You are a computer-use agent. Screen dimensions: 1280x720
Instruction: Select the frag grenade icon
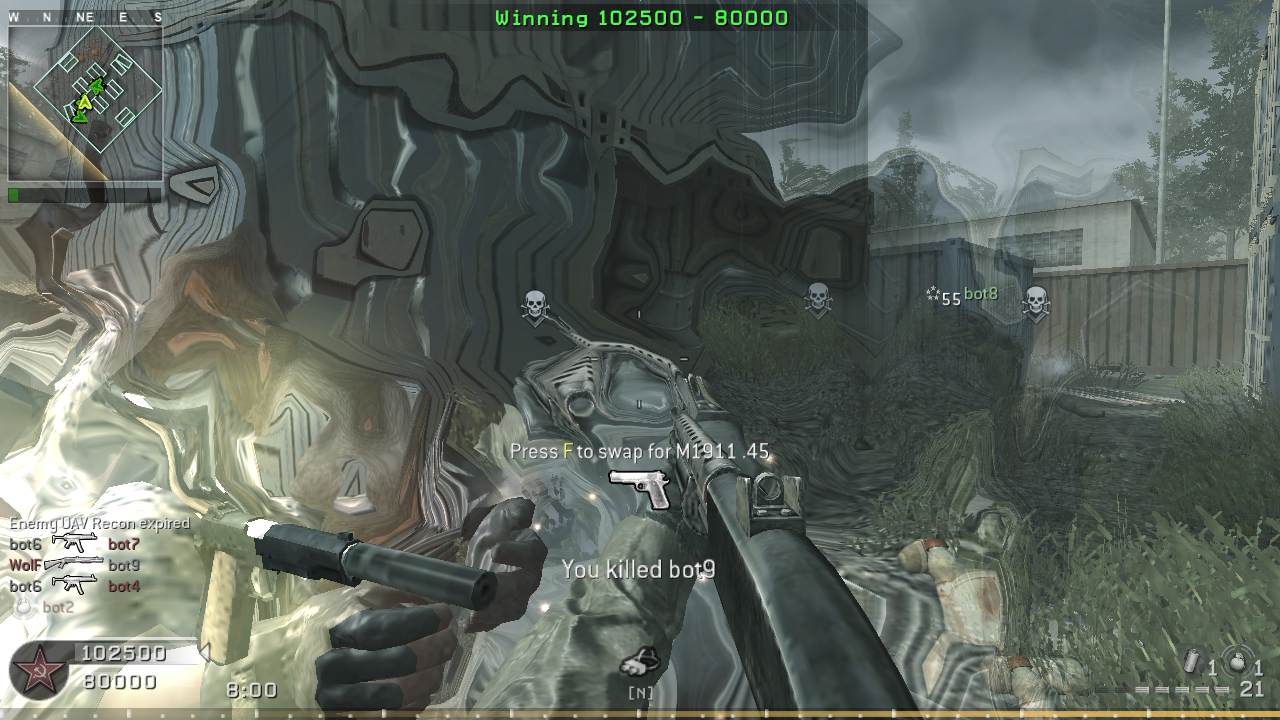pos(1236,664)
